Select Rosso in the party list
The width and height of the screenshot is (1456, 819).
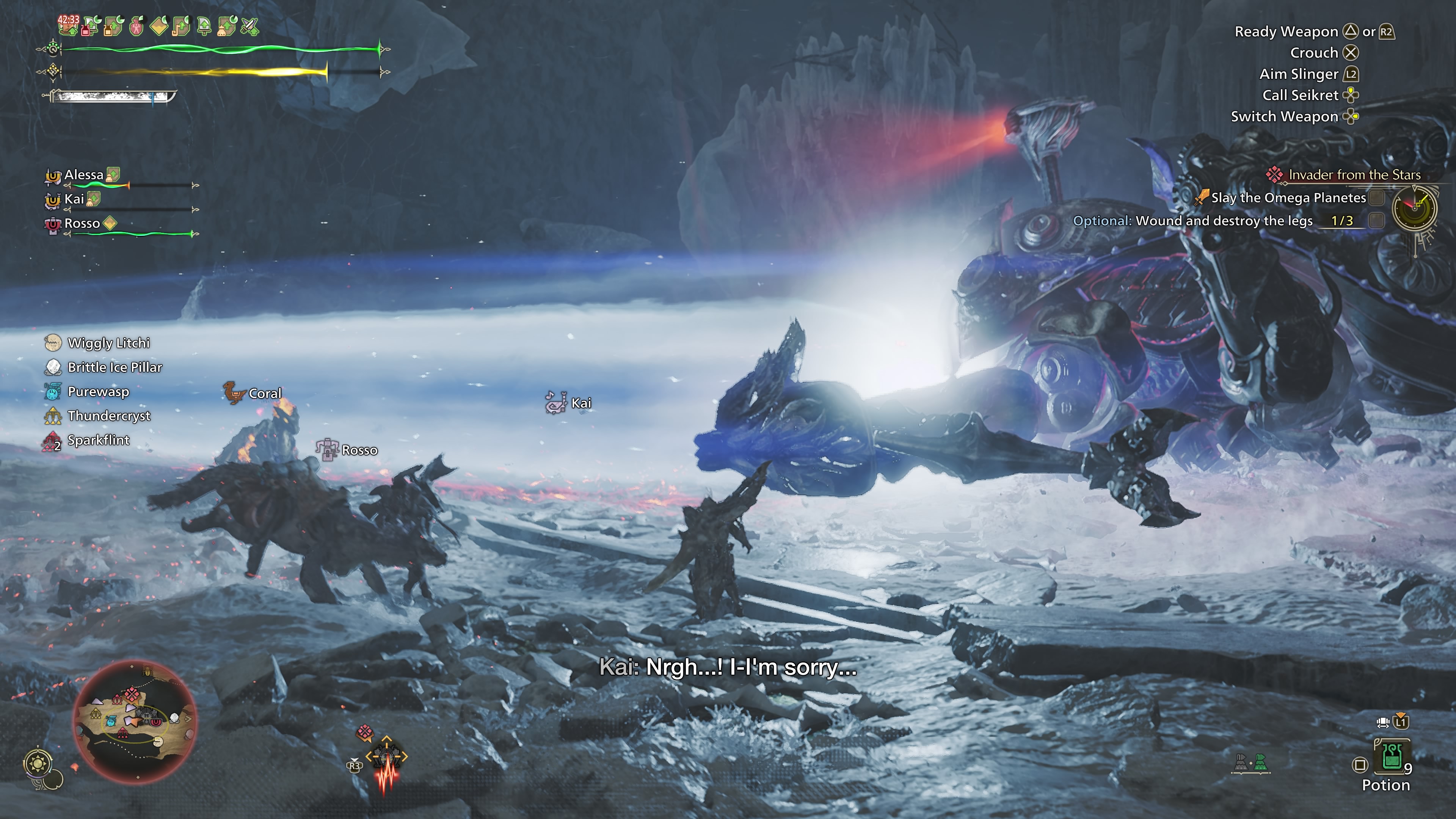click(82, 224)
